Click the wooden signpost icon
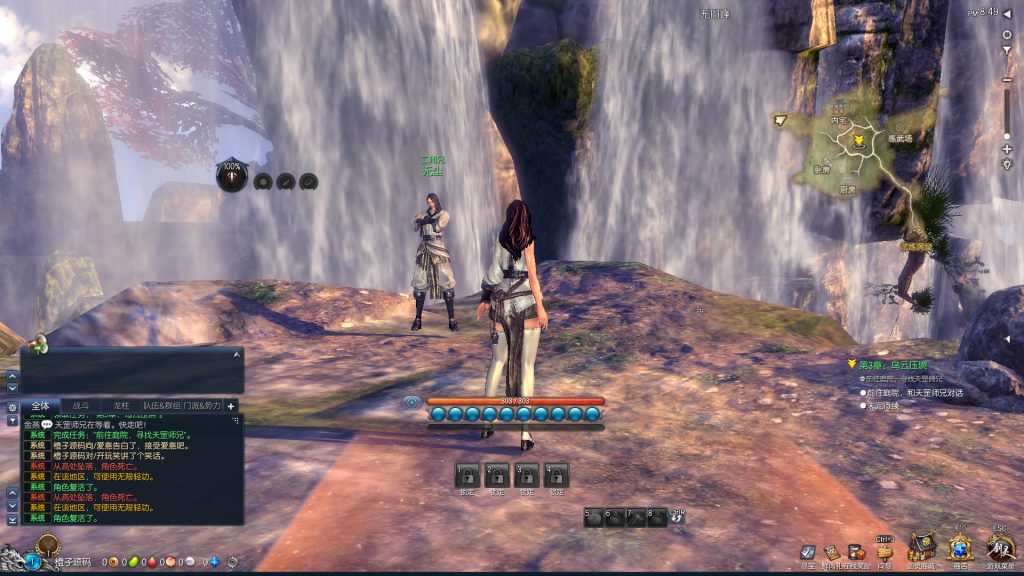Image resolution: width=1024 pixels, height=576 pixels. [x=883, y=551]
